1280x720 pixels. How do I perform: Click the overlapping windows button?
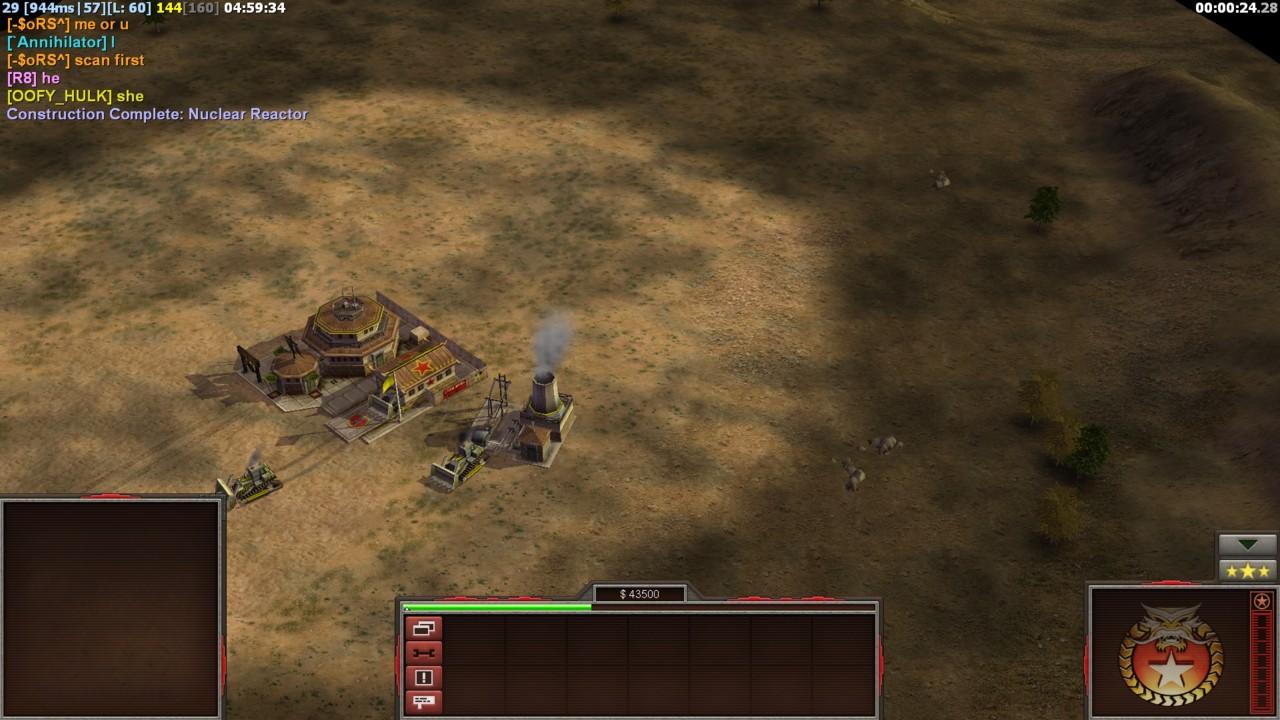tap(423, 629)
